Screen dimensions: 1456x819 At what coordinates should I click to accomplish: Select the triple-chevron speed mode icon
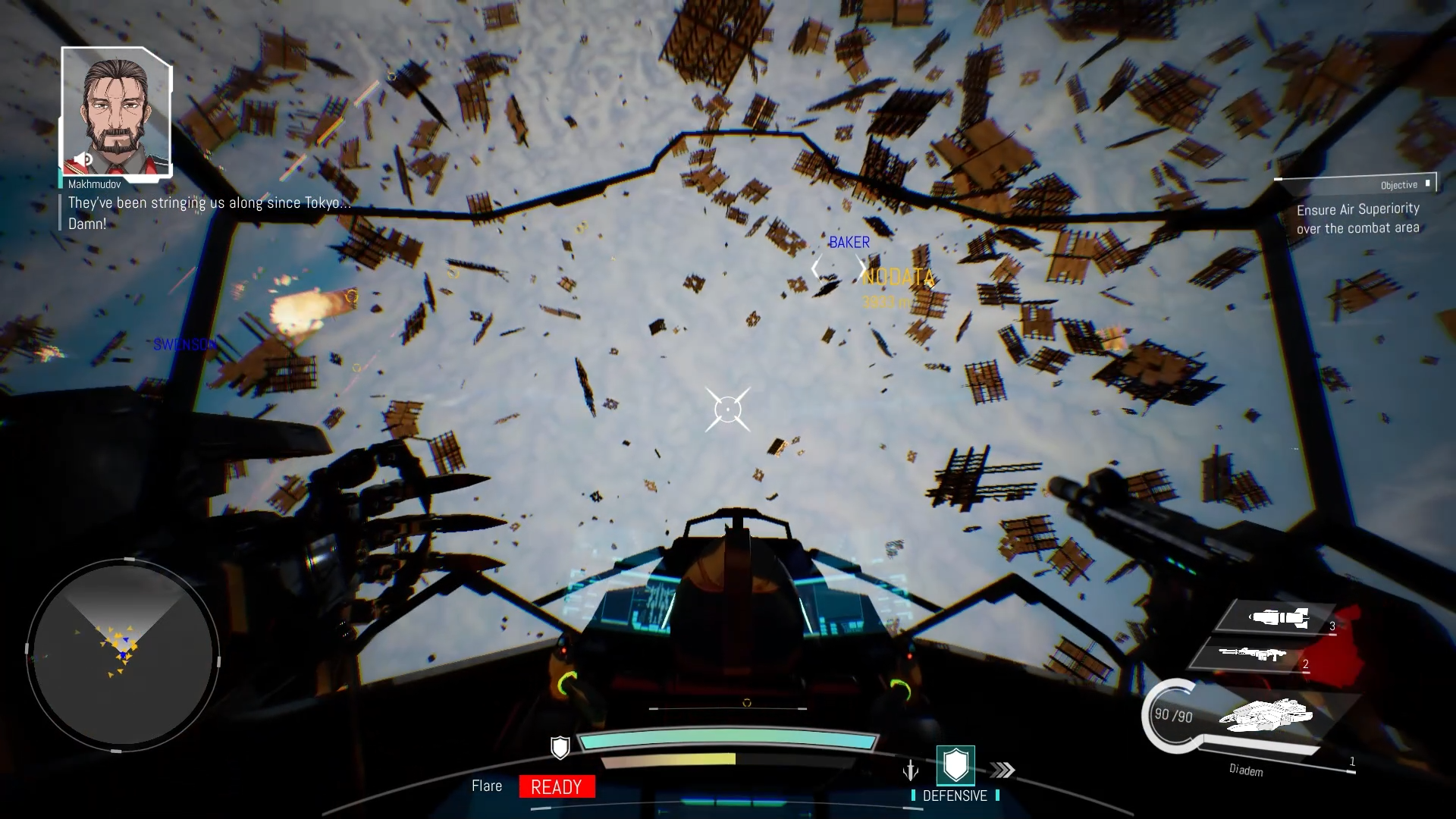coord(1003,770)
